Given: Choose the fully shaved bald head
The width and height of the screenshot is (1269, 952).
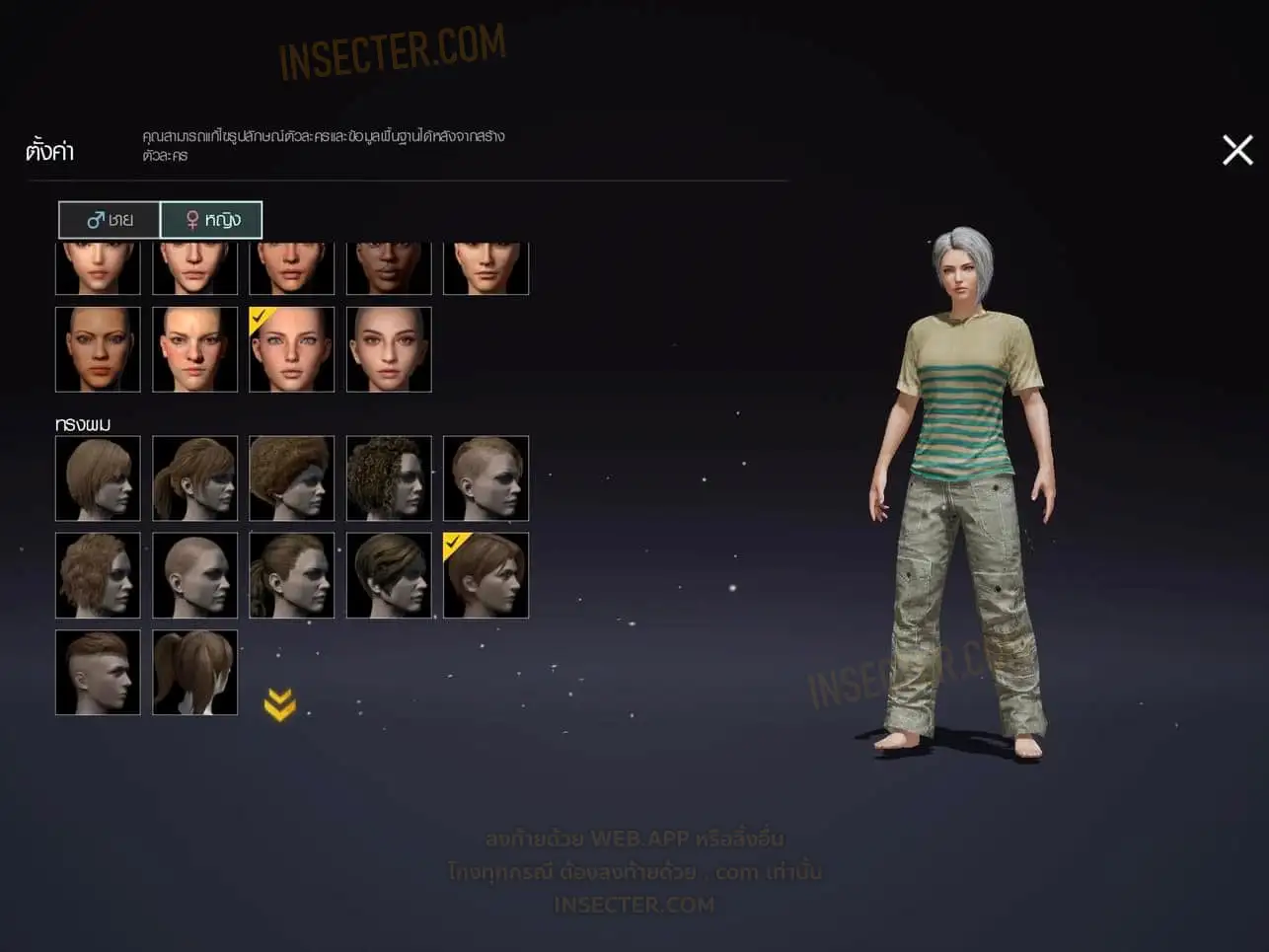Looking at the screenshot, I should [195, 575].
